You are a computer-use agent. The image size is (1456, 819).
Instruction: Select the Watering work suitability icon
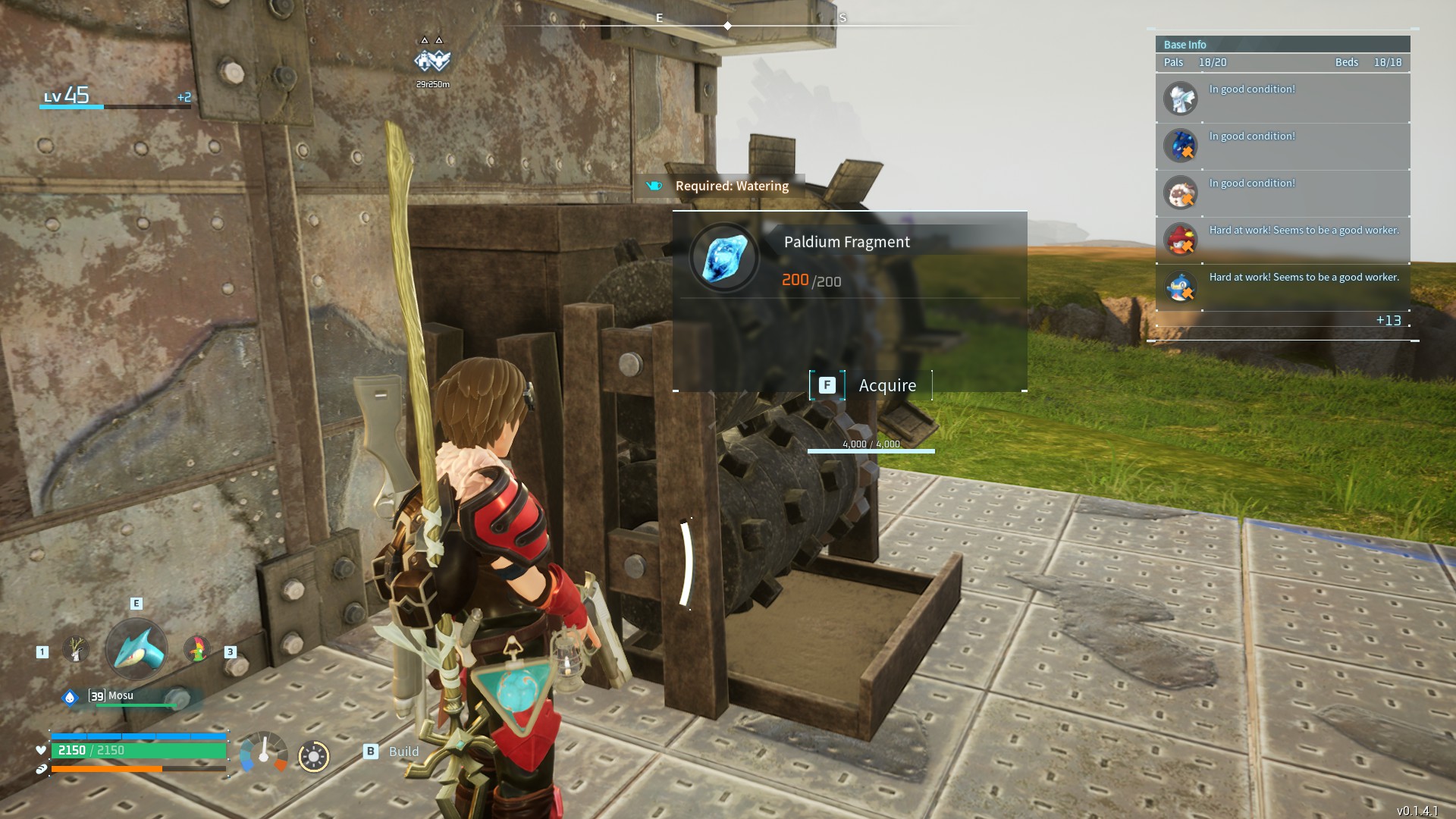(x=653, y=185)
